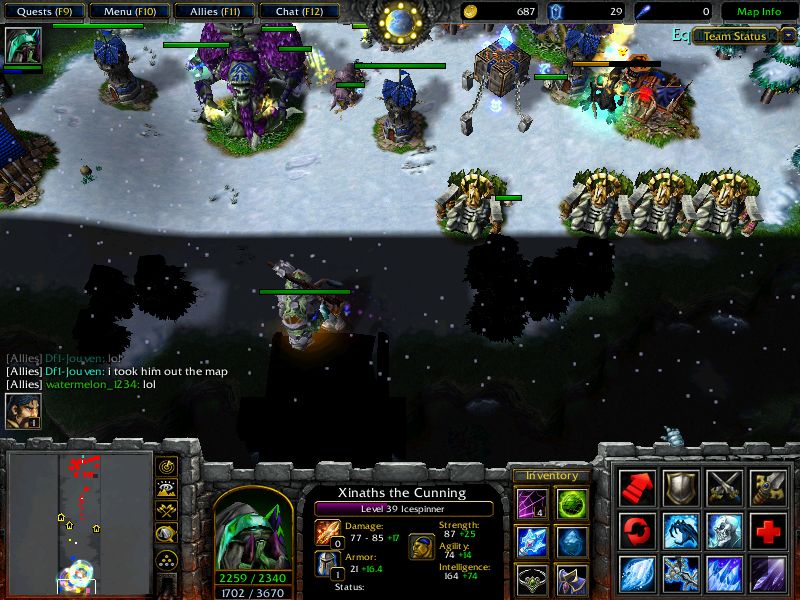Viewport: 800px width, 600px height.
Task: Toggle minimap terrain display
Action: pyautogui.click(x=167, y=488)
